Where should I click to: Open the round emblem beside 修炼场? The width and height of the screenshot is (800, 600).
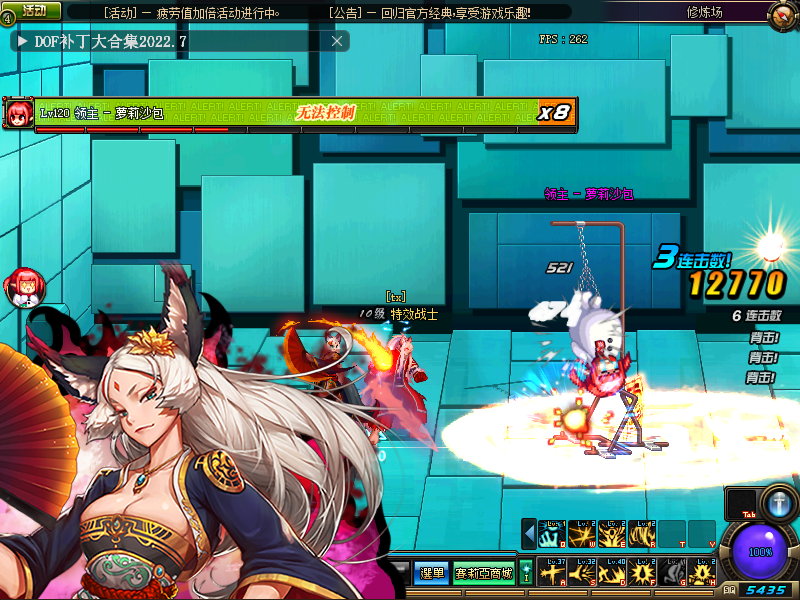coord(783,14)
